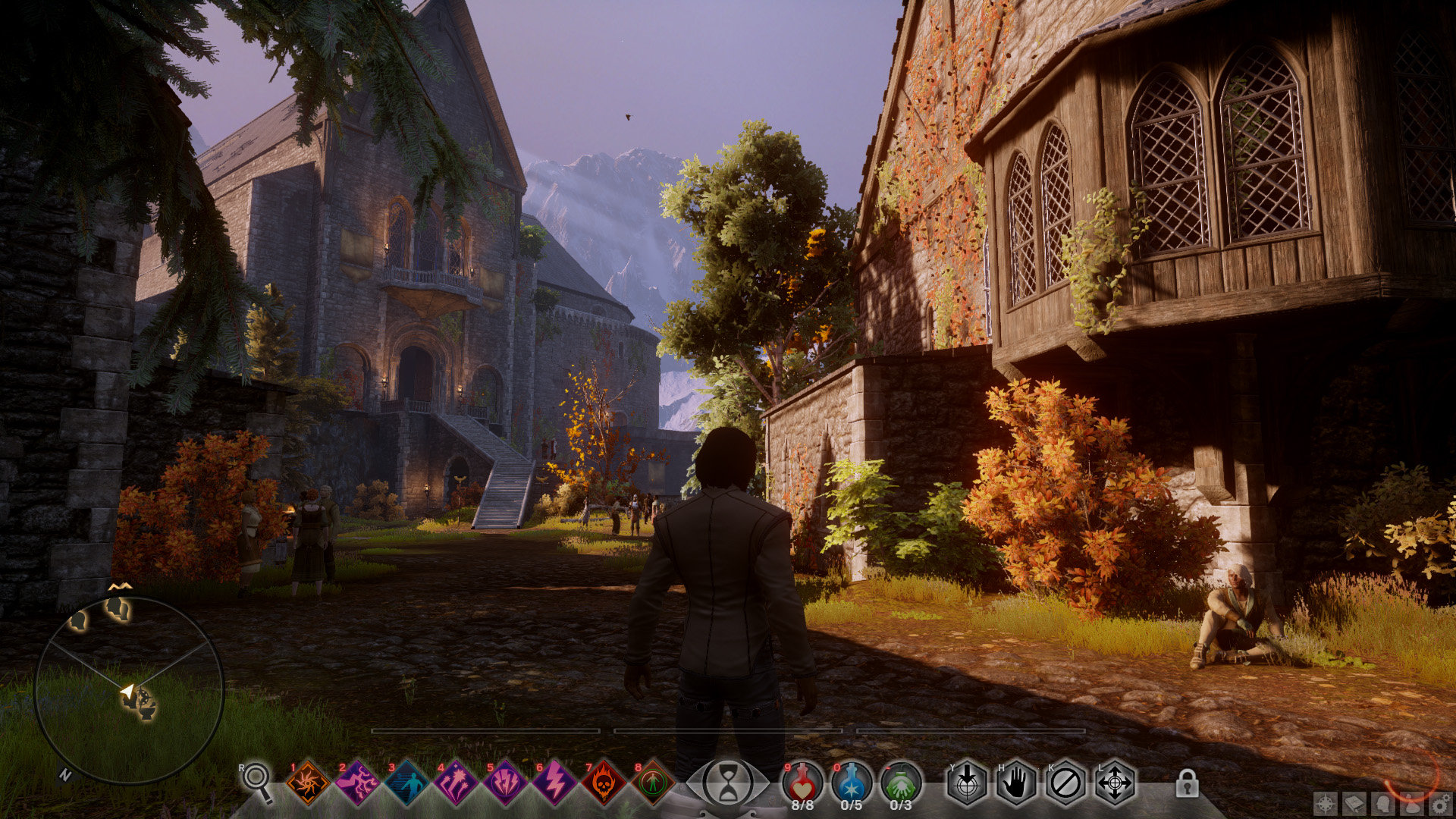
Task: Use the flaming skull ability
Action: (x=604, y=783)
